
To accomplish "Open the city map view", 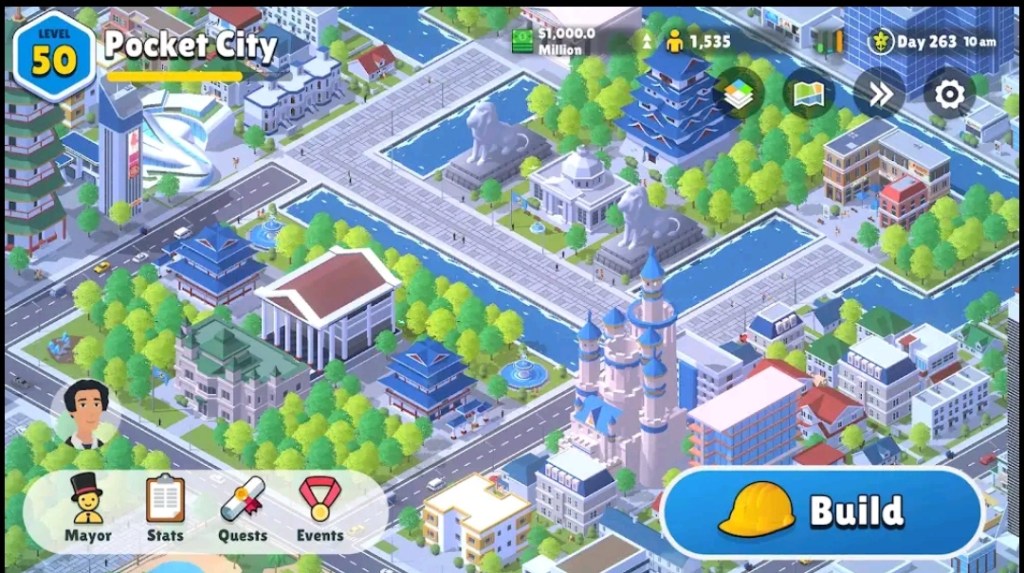I will 808,94.
